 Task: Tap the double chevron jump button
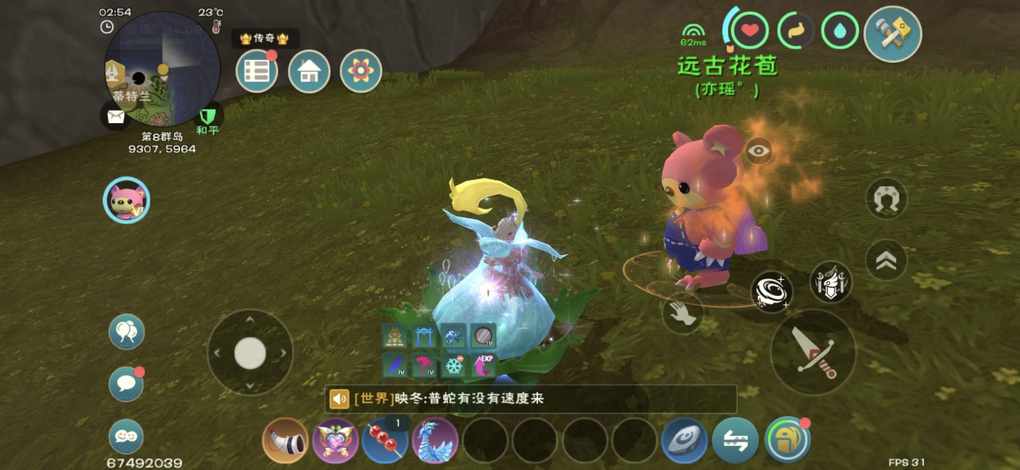[x=886, y=260]
